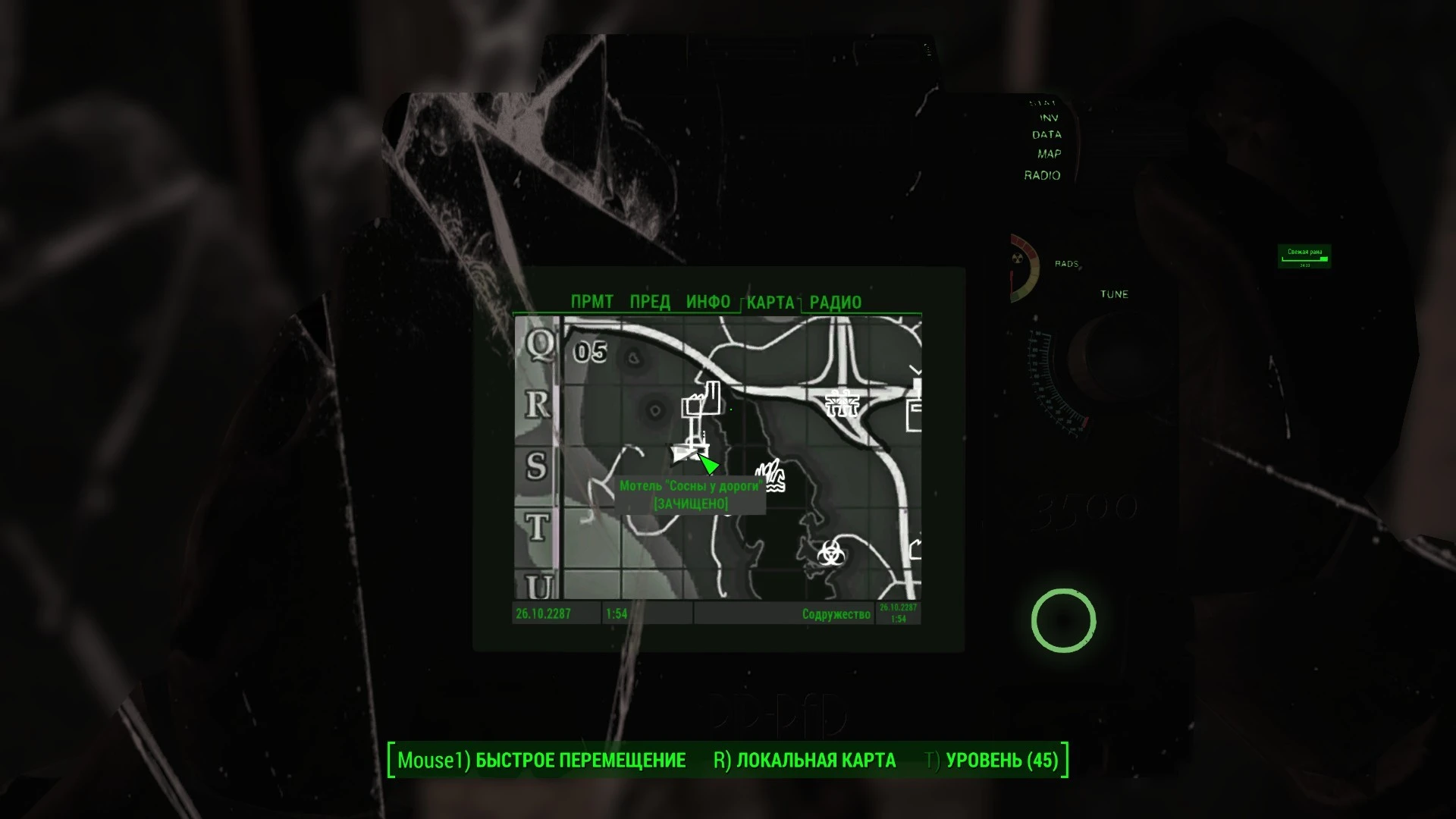1456x819 pixels.
Task: Click the waterfront waves marker near the pond
Action: pyautogui.click(x=771, y=475)
